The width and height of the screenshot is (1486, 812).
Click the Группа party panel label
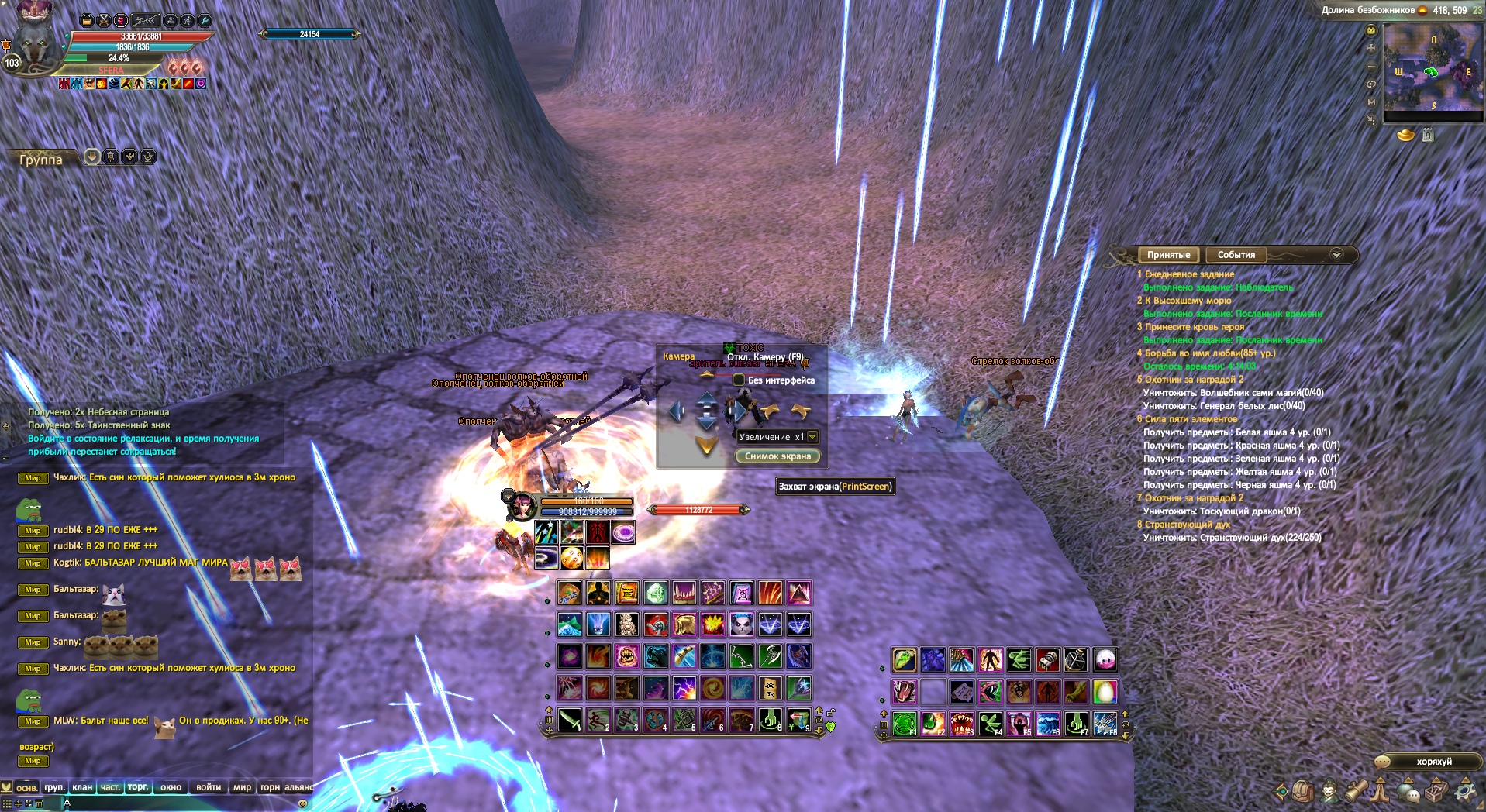[x=40, y=160]
